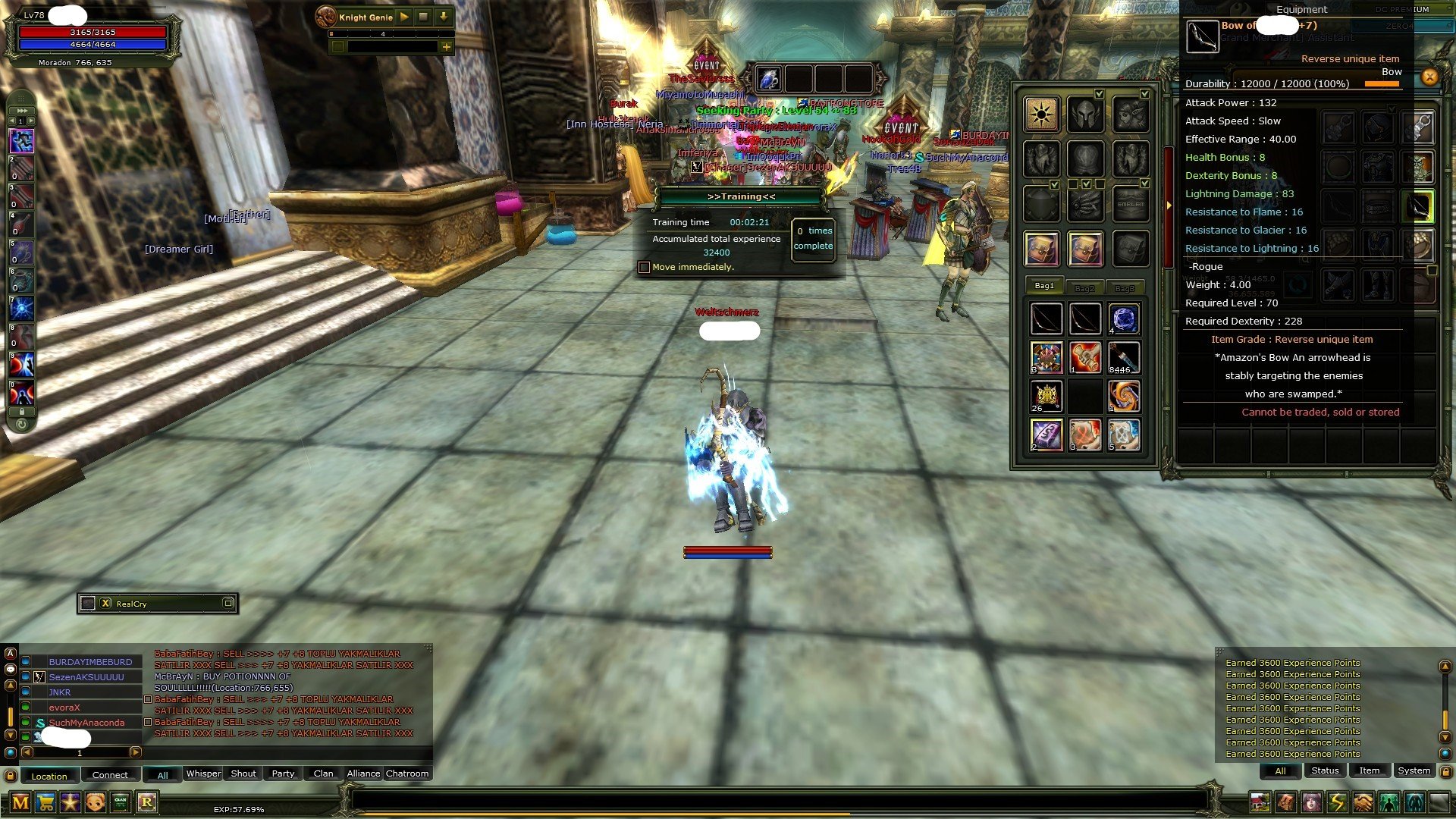
Task: Show Item messages in the info log
Action: 1369,770
